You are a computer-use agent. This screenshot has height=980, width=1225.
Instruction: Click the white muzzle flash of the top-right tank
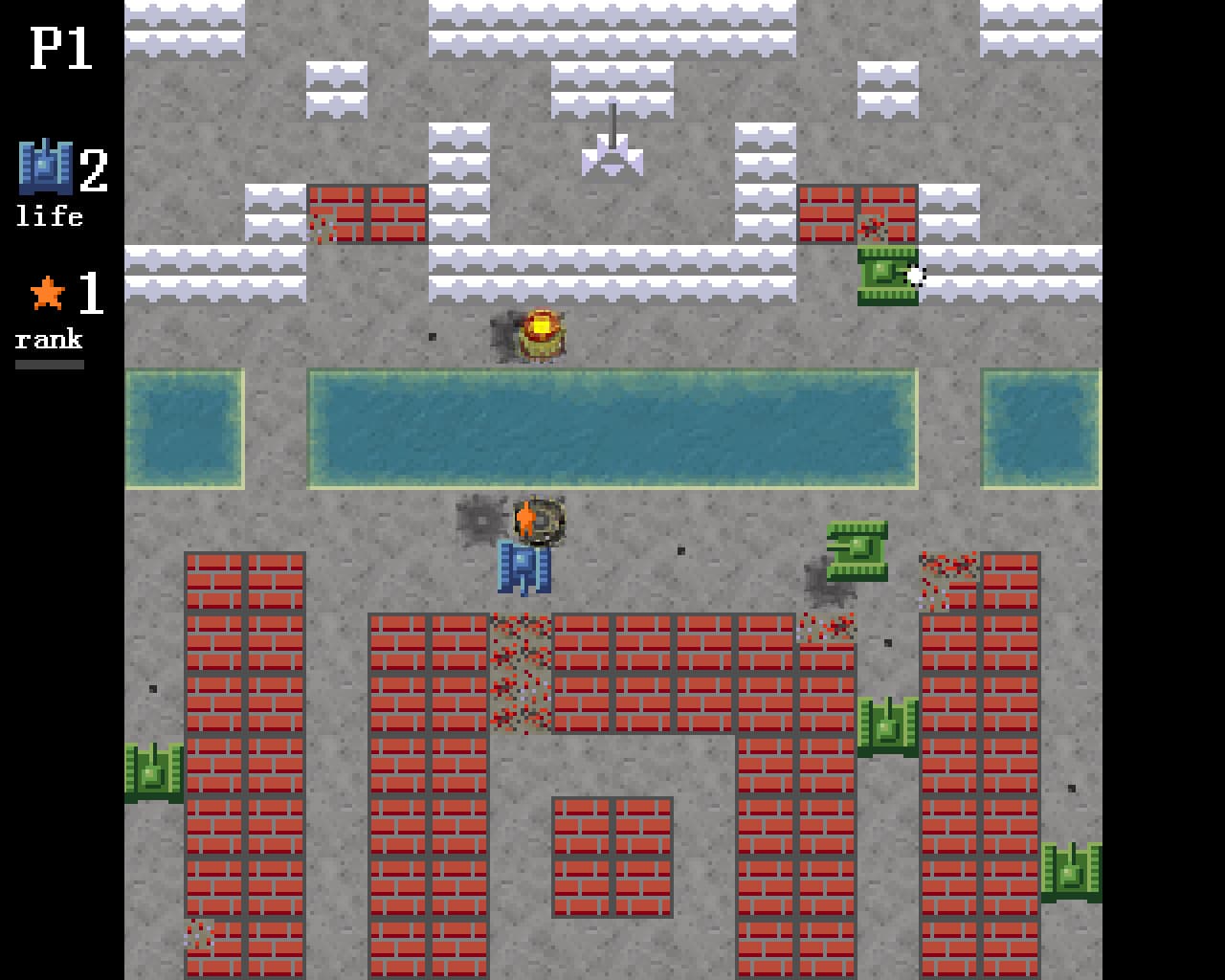point(917,276)
